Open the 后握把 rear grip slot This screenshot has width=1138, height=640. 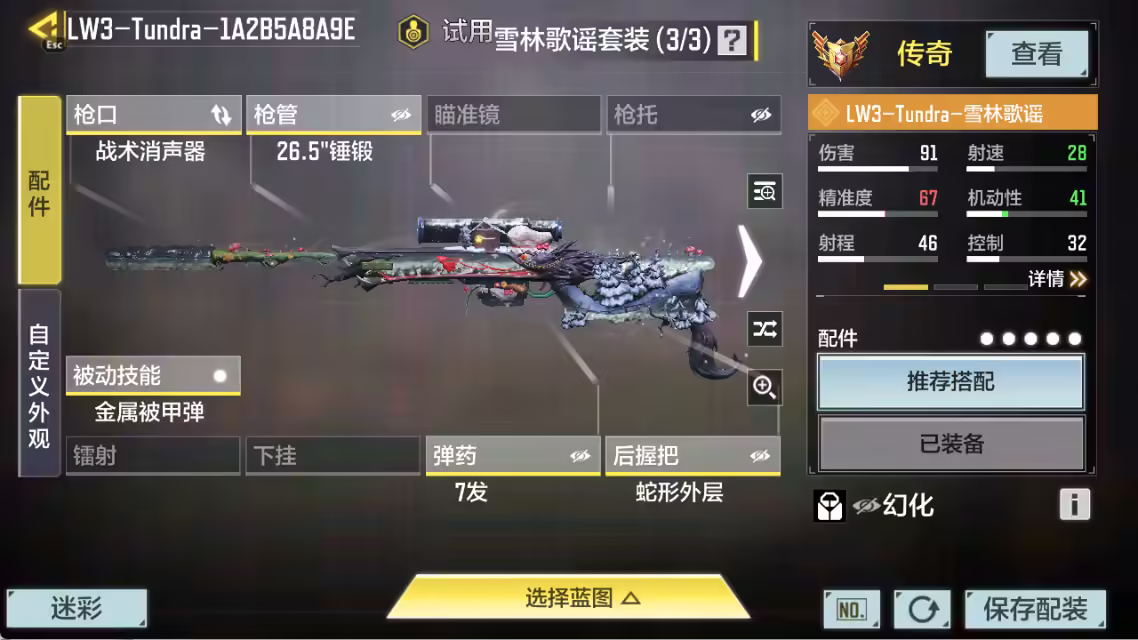click(693, 456)
